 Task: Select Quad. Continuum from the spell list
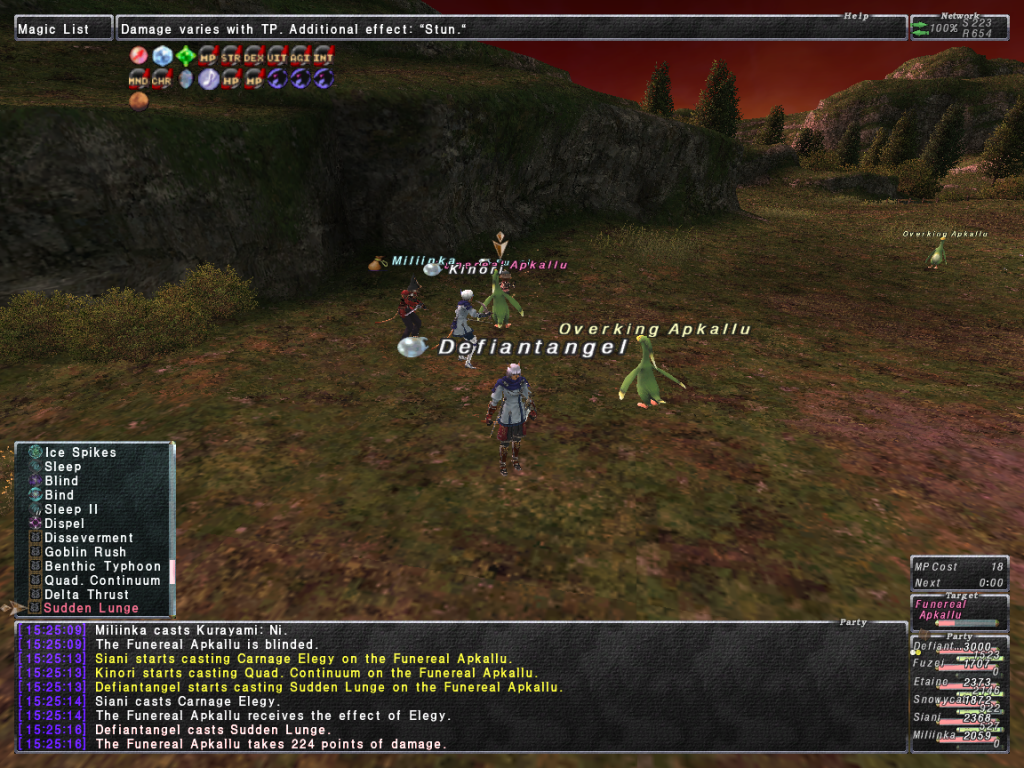(x=101, y=580)
